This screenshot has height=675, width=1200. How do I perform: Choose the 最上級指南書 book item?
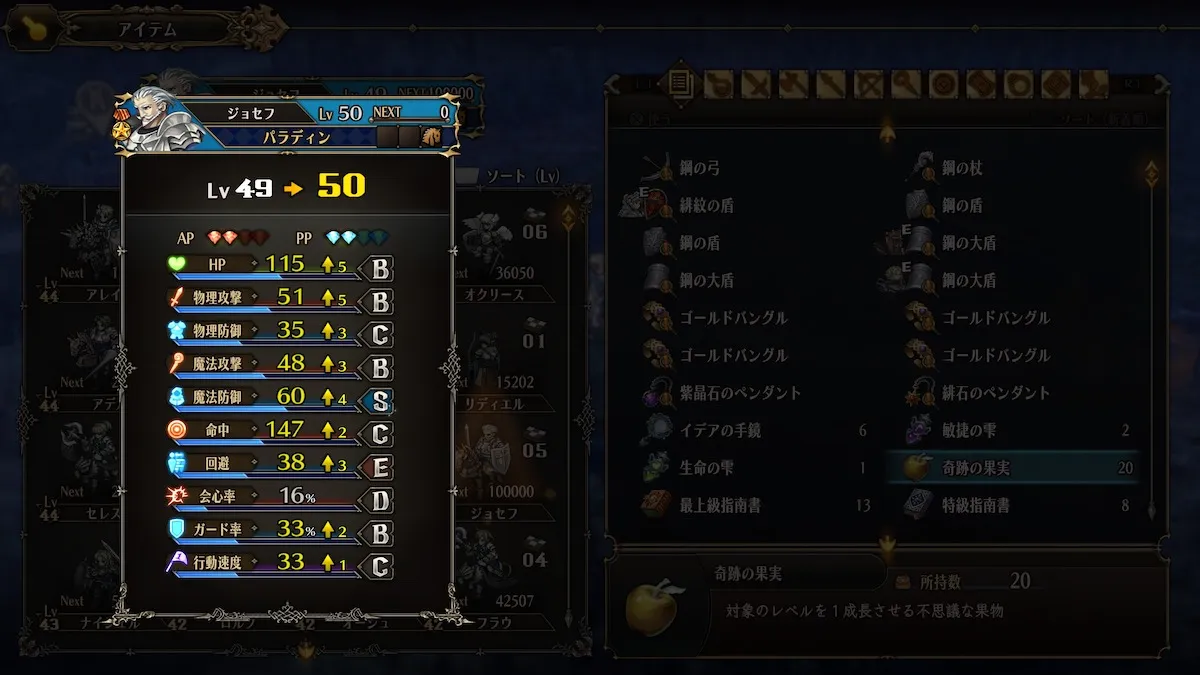coord(720,506)
